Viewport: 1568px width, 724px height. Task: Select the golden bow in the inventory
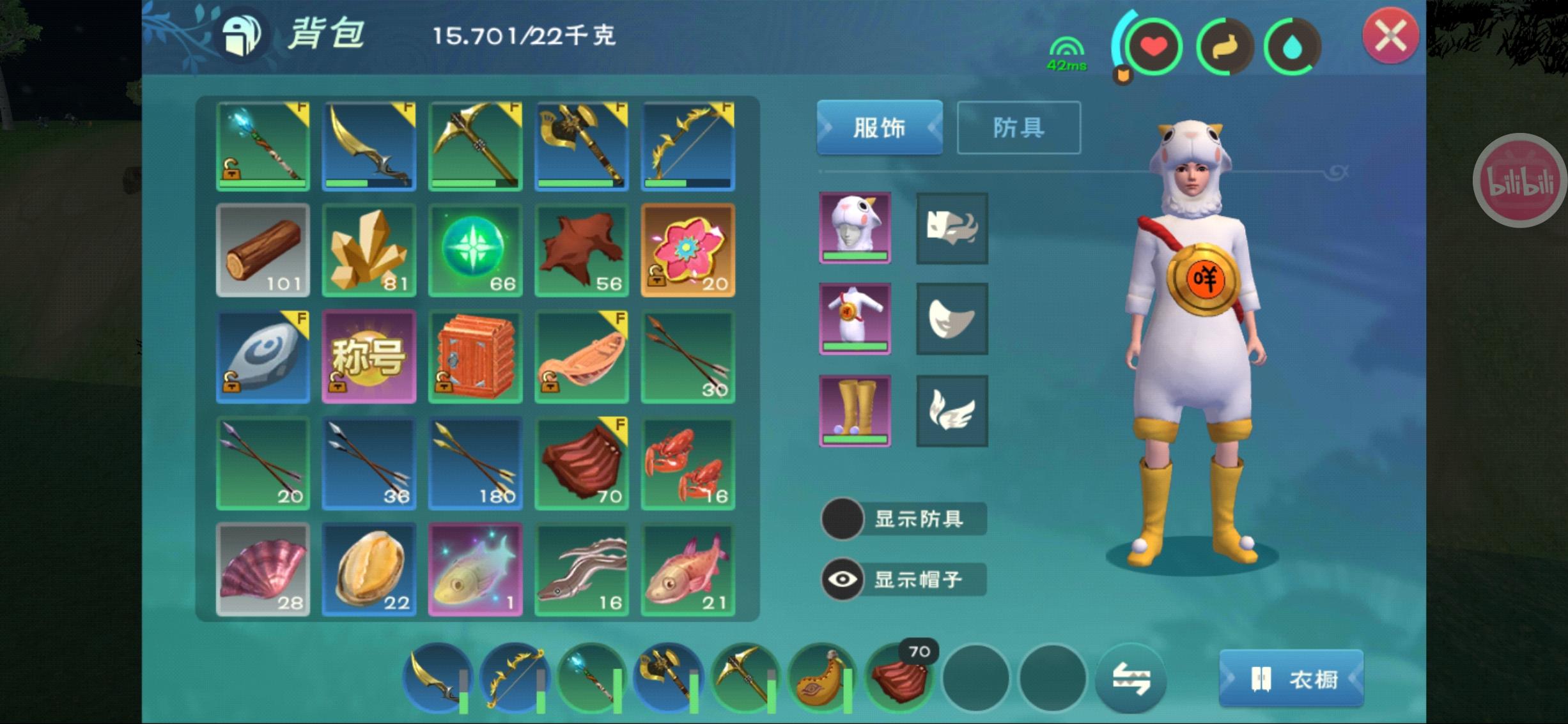688,145
